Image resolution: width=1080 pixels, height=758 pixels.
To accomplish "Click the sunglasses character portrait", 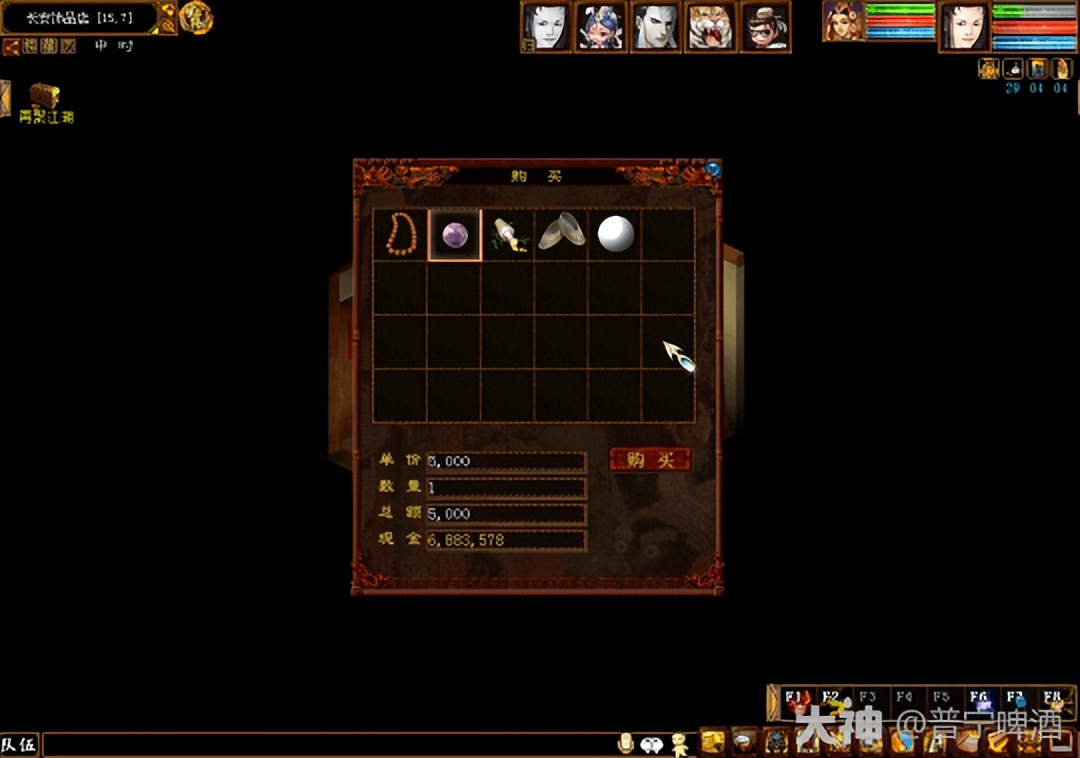I will 765,26.
